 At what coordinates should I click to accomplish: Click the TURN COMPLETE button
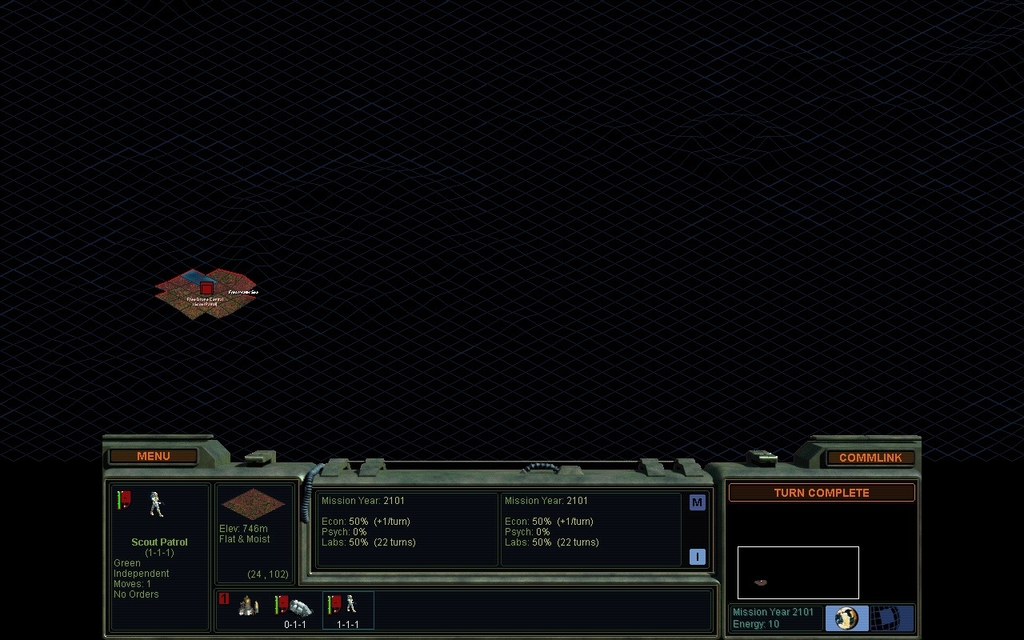coord(821,492)
